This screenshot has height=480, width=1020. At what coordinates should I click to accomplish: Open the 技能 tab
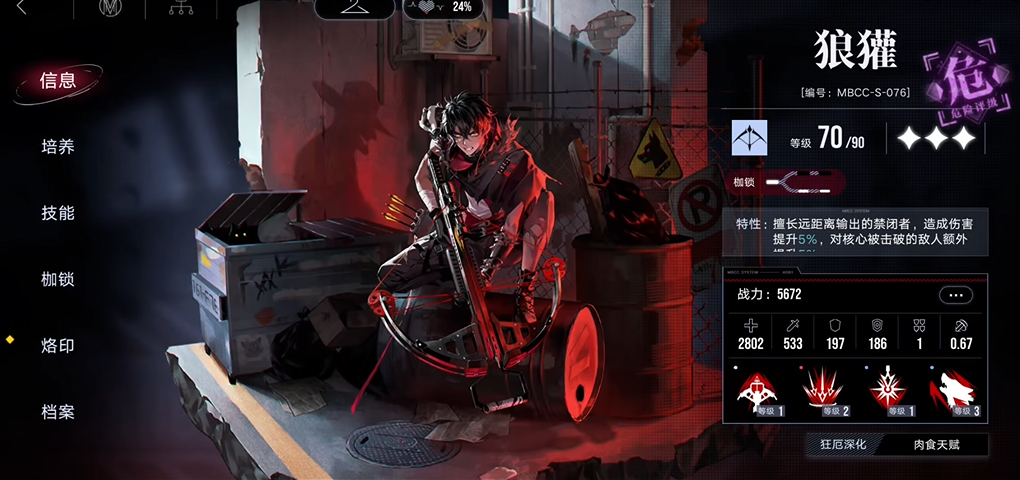58,213
